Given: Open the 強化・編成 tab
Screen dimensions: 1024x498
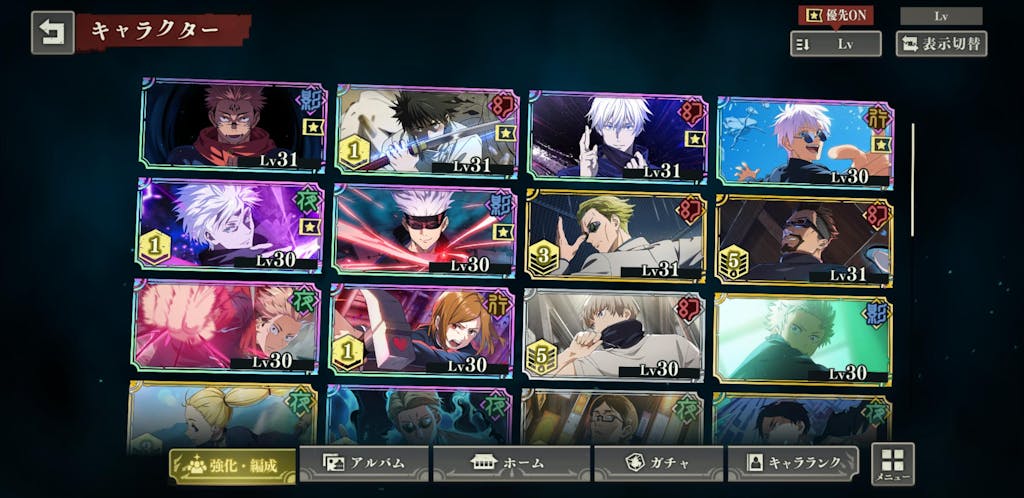Looking at the screenshot, I should 232,466.
